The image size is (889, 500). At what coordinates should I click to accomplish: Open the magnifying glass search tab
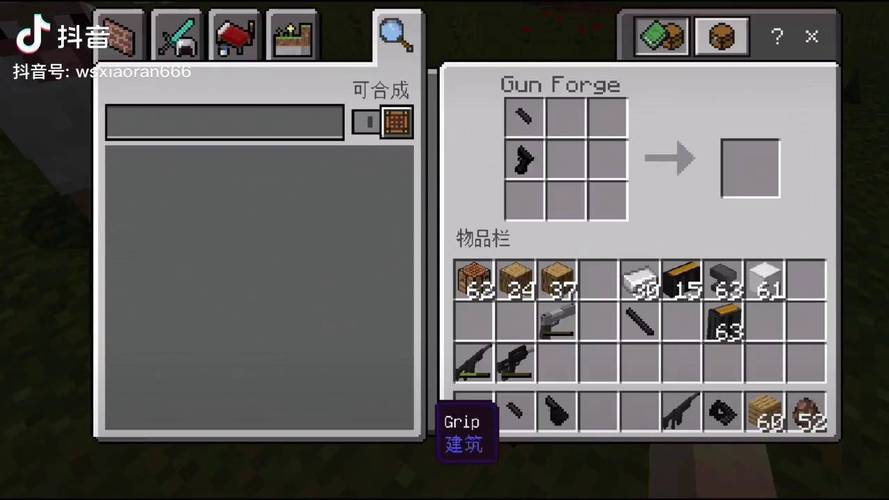coord(395,36)
